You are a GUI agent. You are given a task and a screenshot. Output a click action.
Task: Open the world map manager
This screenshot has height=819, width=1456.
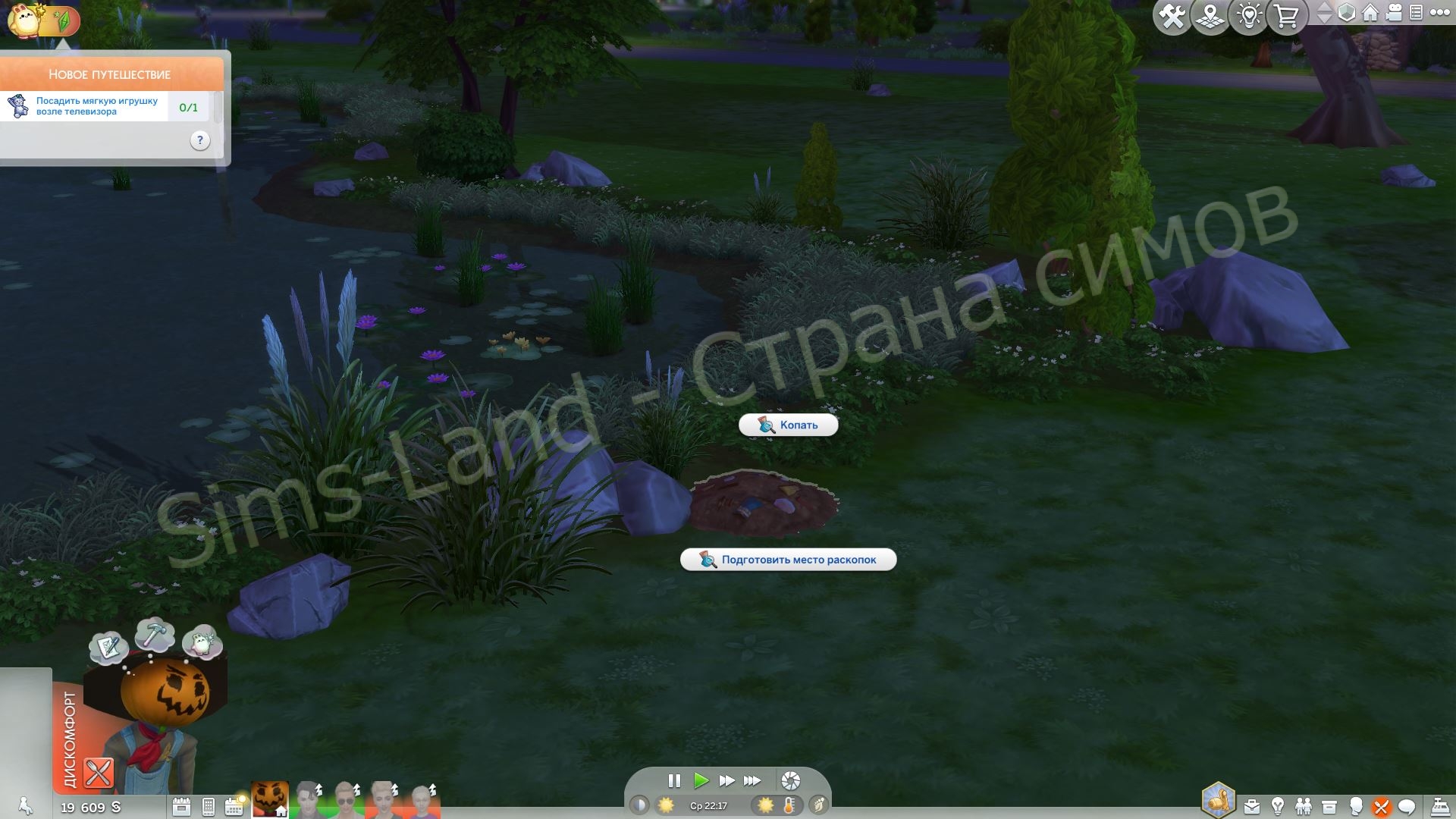[x=1210, y=16]
